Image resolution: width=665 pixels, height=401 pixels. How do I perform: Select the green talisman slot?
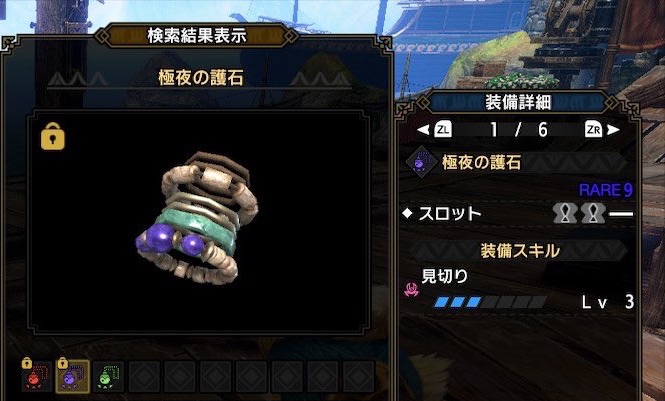pos(107,377)
